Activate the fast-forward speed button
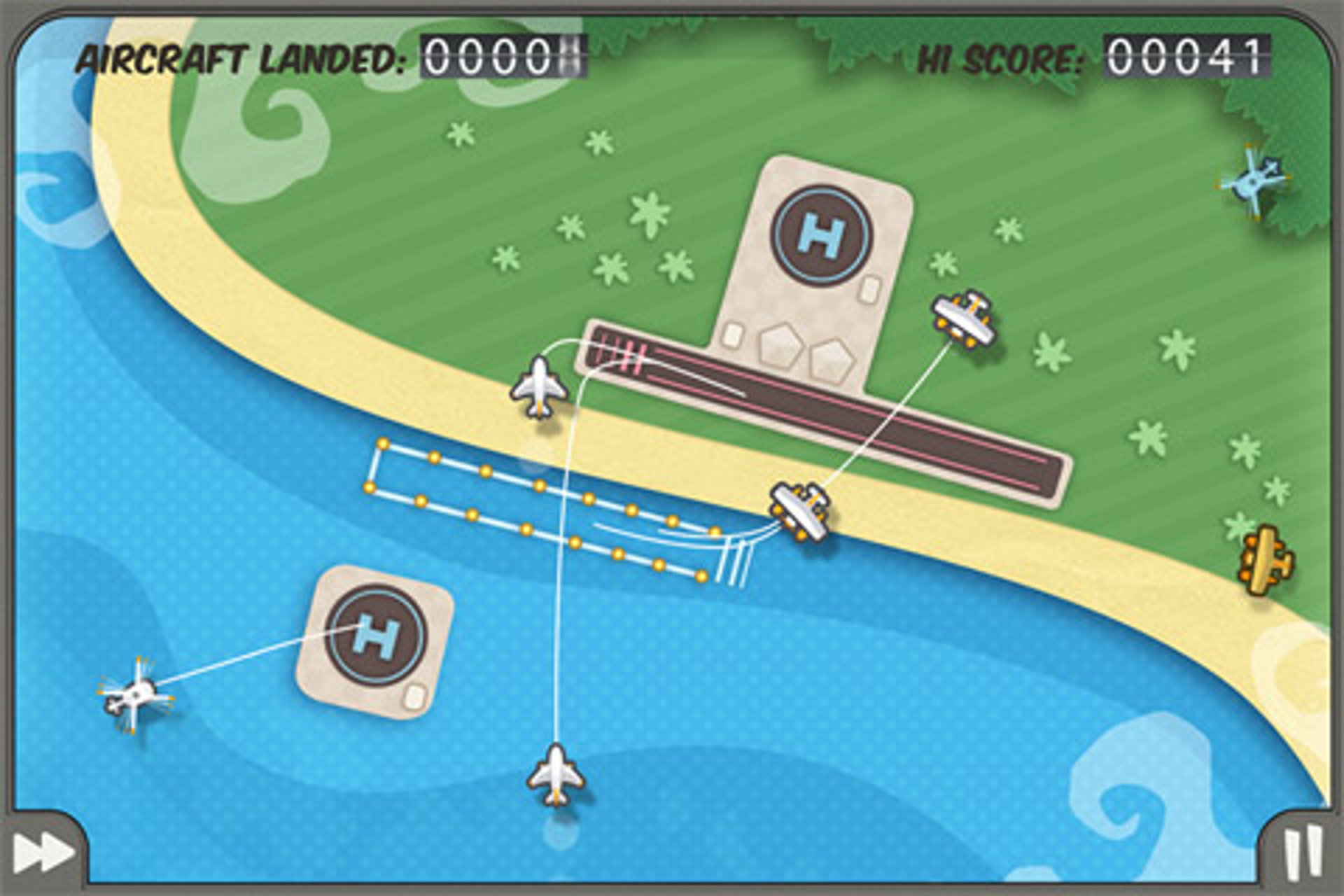 click(x=43, y=853)
